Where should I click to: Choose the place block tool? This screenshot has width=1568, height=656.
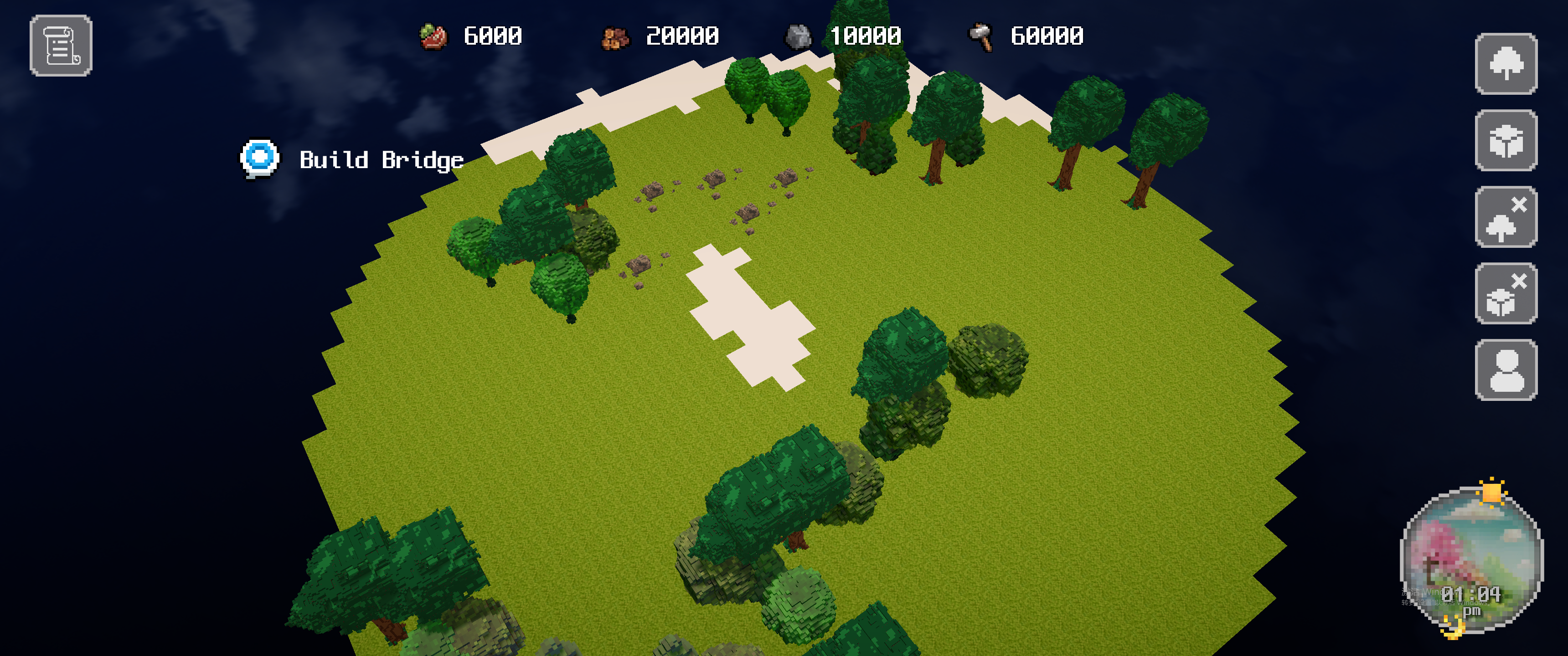point(1505,141)
